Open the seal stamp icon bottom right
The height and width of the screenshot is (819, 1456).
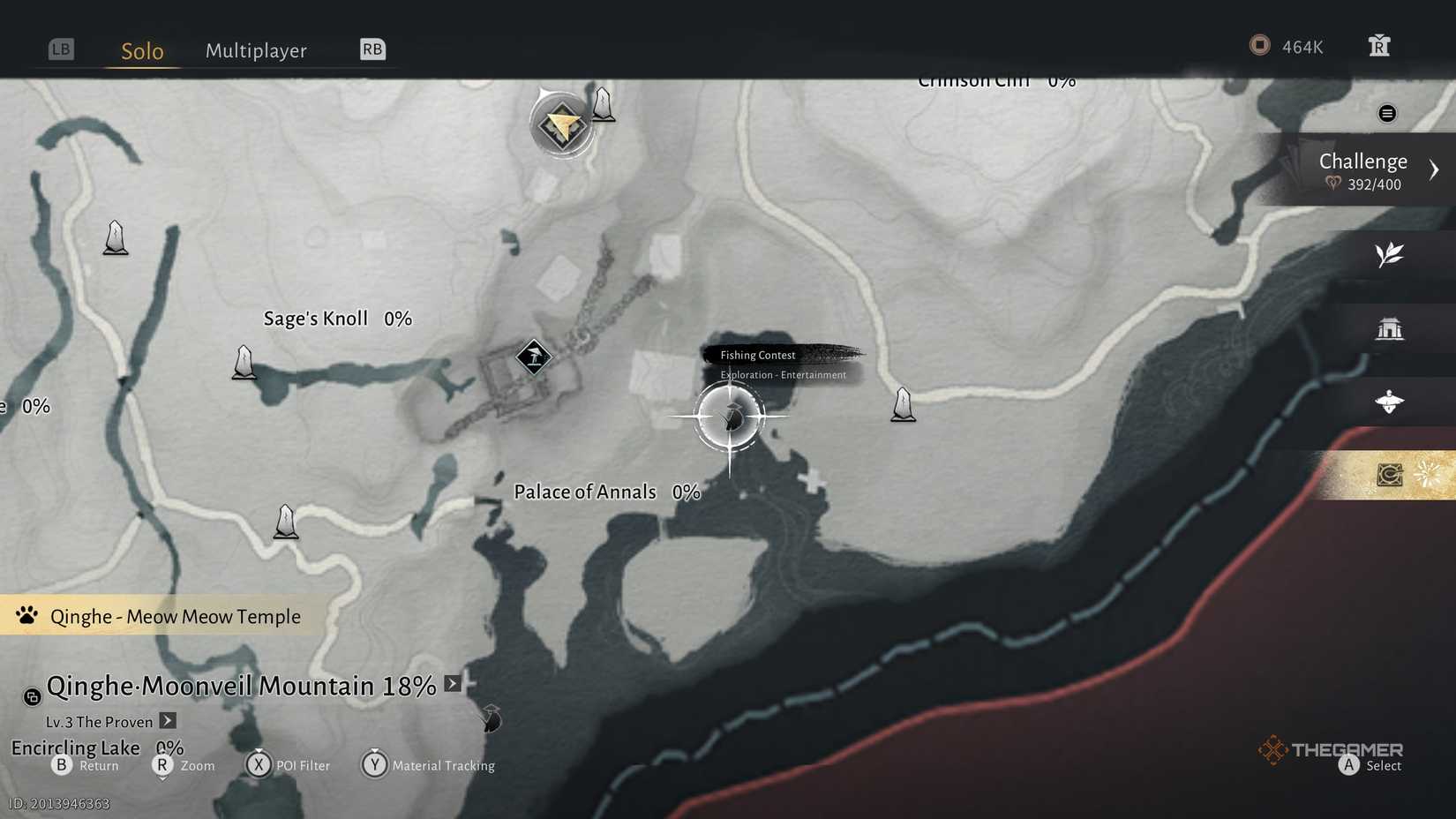pos(1387,474)
